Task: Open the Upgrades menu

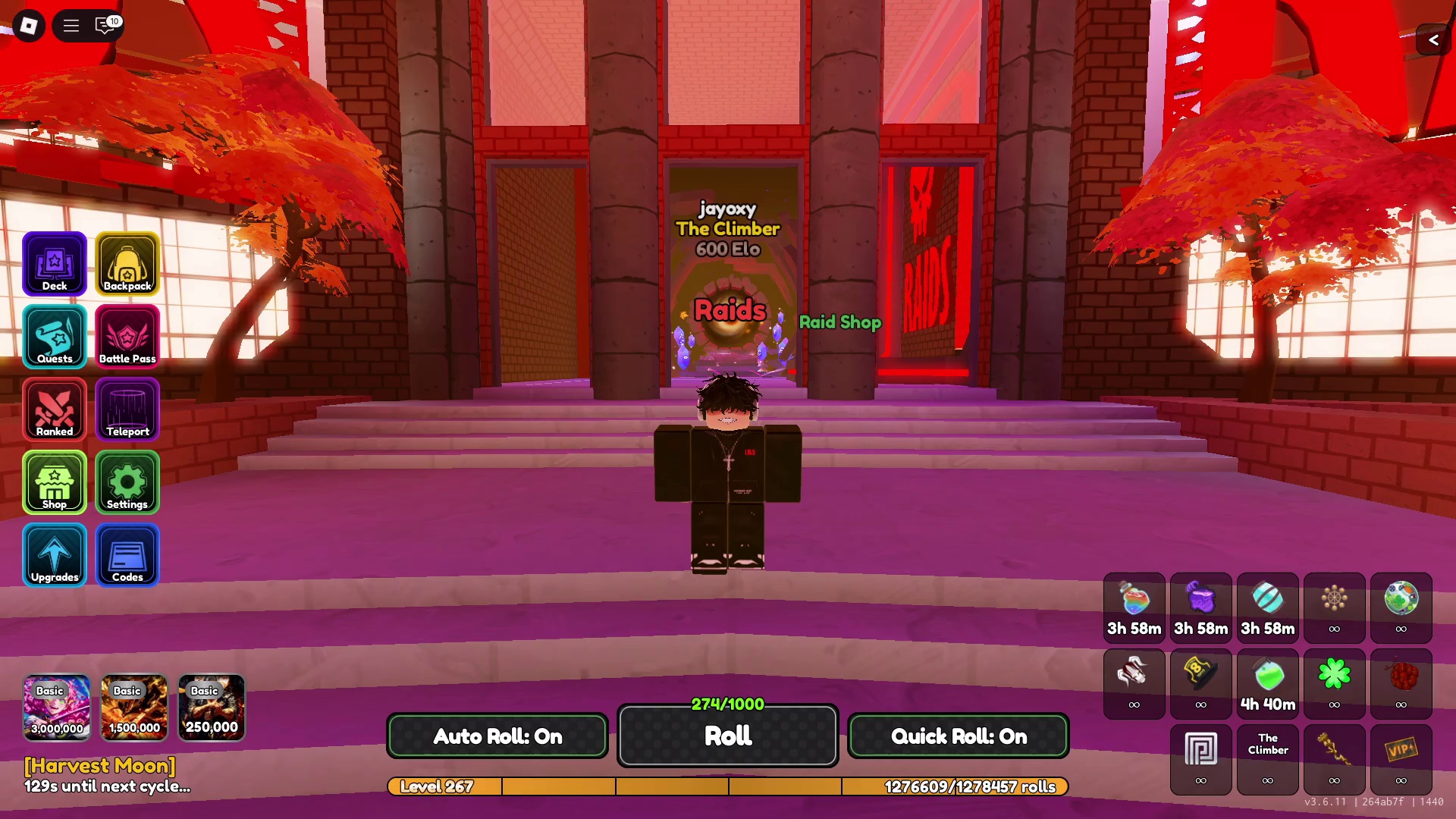Action: 55,554
